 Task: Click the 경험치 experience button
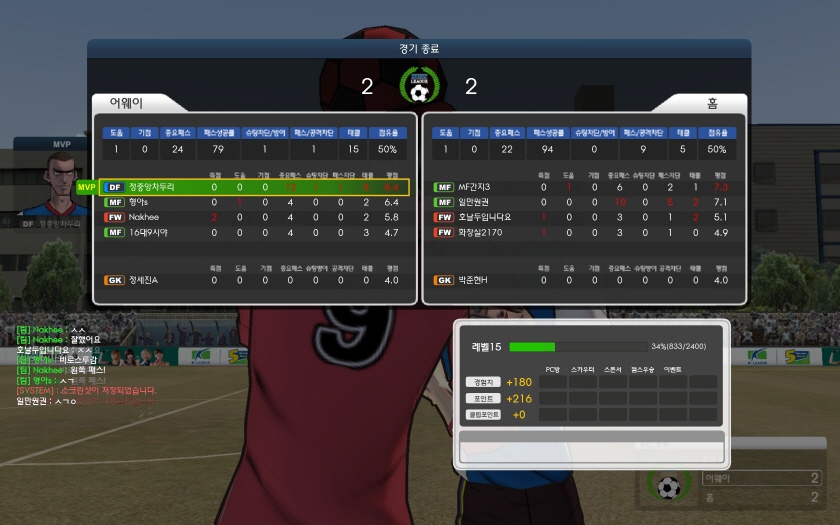tap(482, 382)
